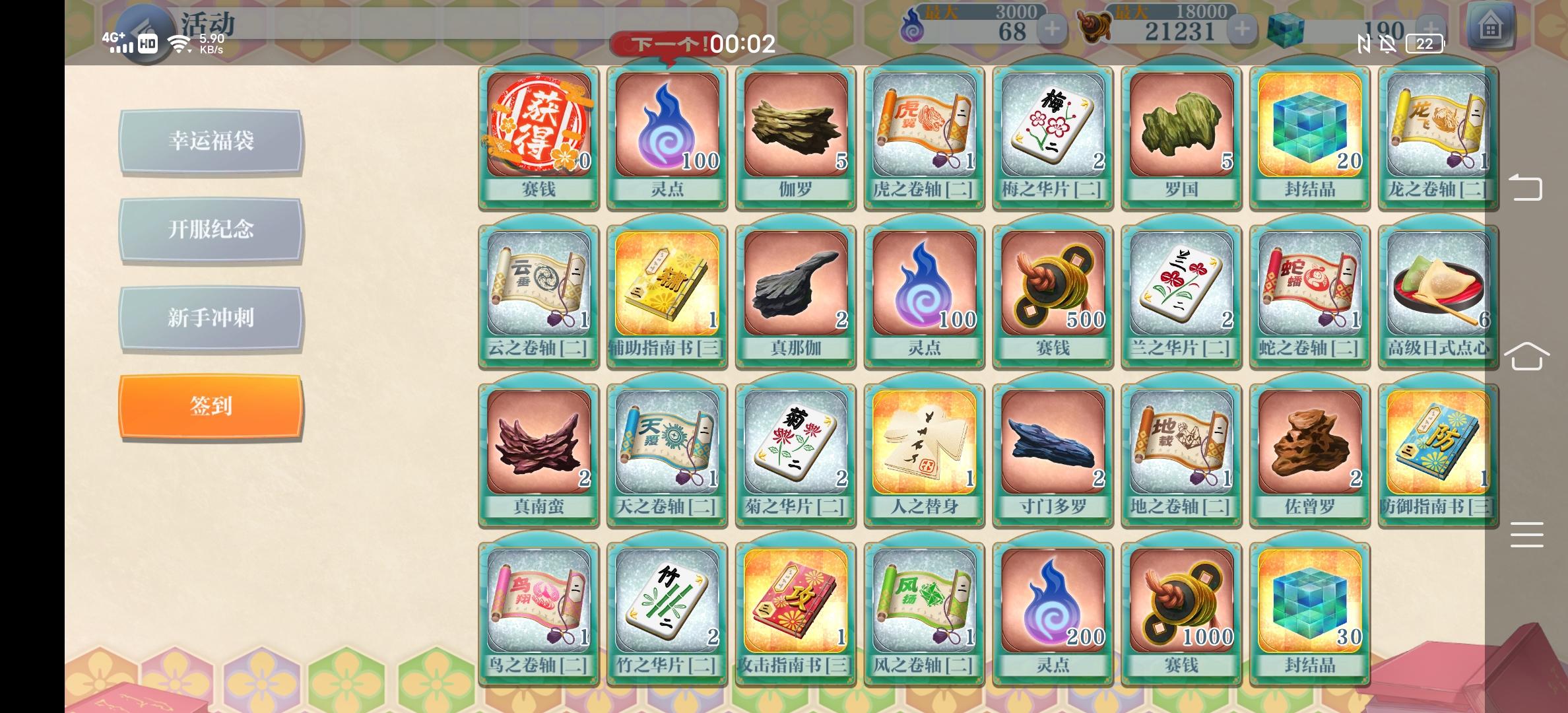
Task: Tap the orange 签到 sign-in button
Action: (x=211, y=407)
